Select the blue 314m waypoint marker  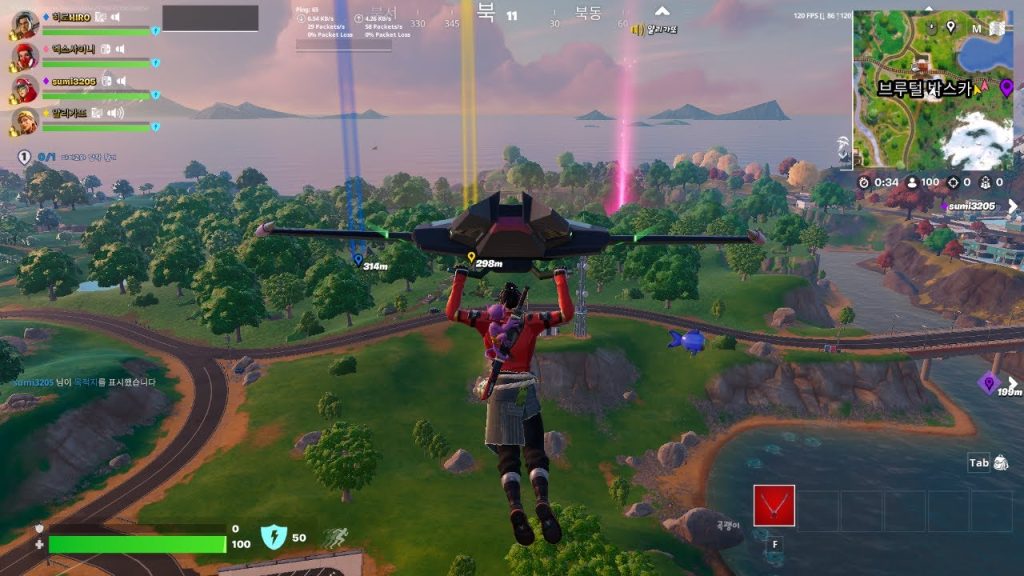[357, 259]
